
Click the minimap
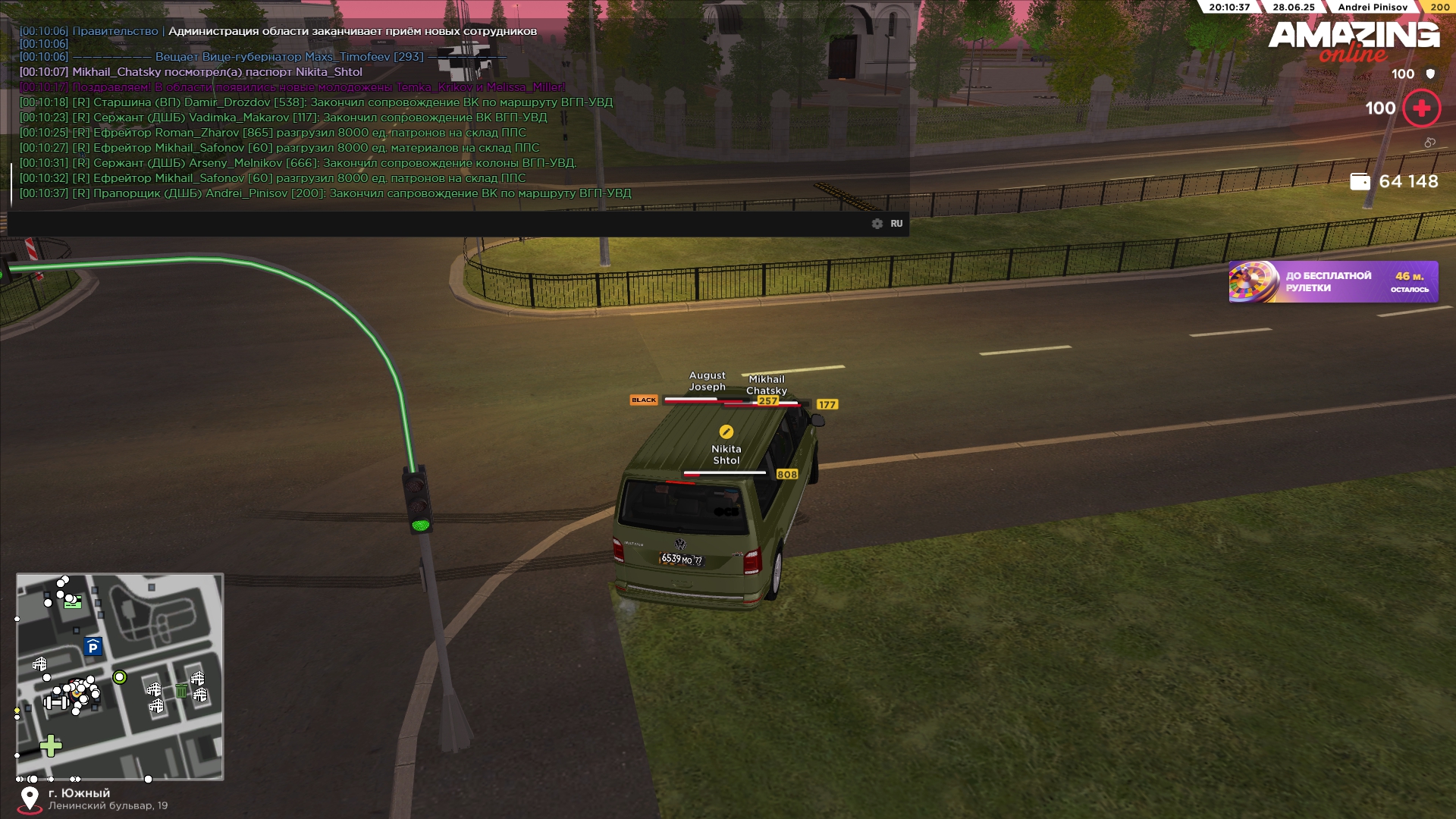(120, 676)
